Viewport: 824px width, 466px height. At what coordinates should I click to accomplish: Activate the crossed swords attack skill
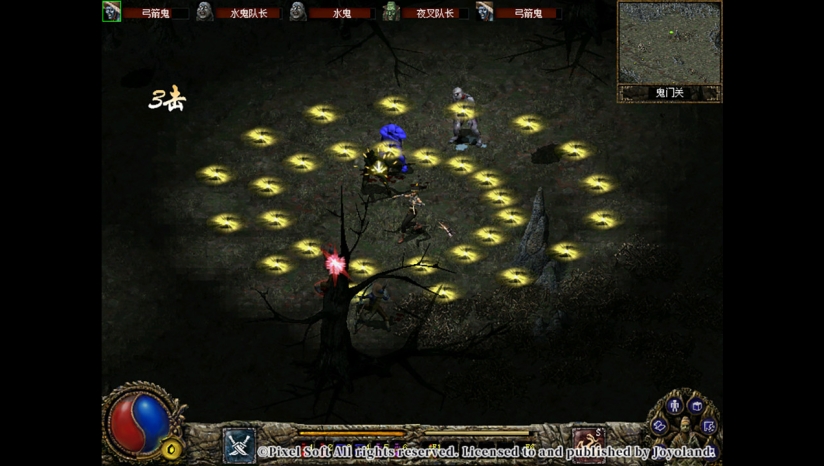[239, 445]
